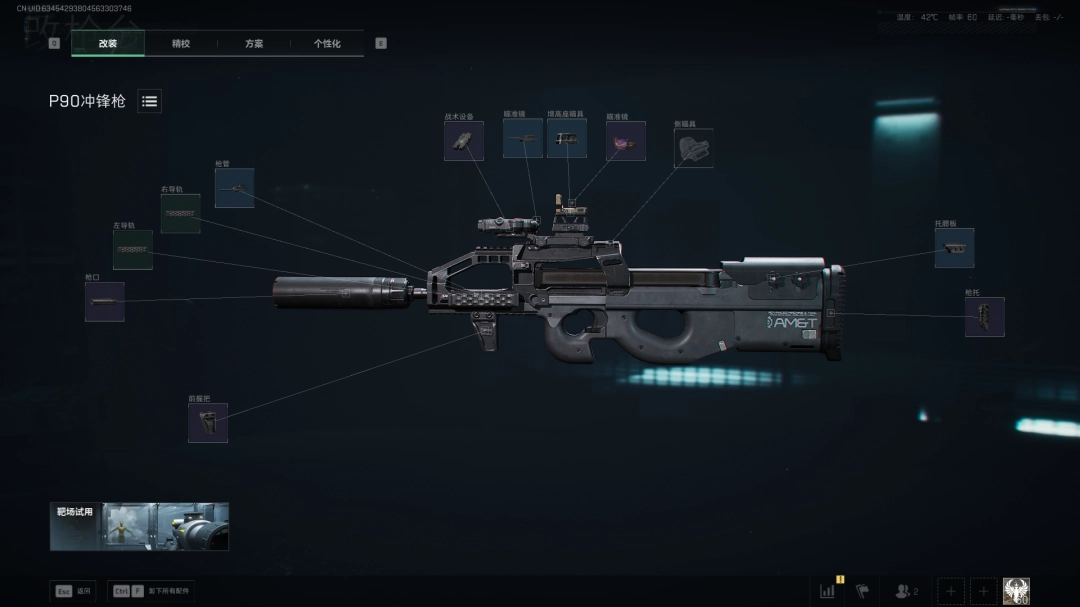Select the 改装 tab
This screenshot has width=1080, height=607.
coord(108,44)
